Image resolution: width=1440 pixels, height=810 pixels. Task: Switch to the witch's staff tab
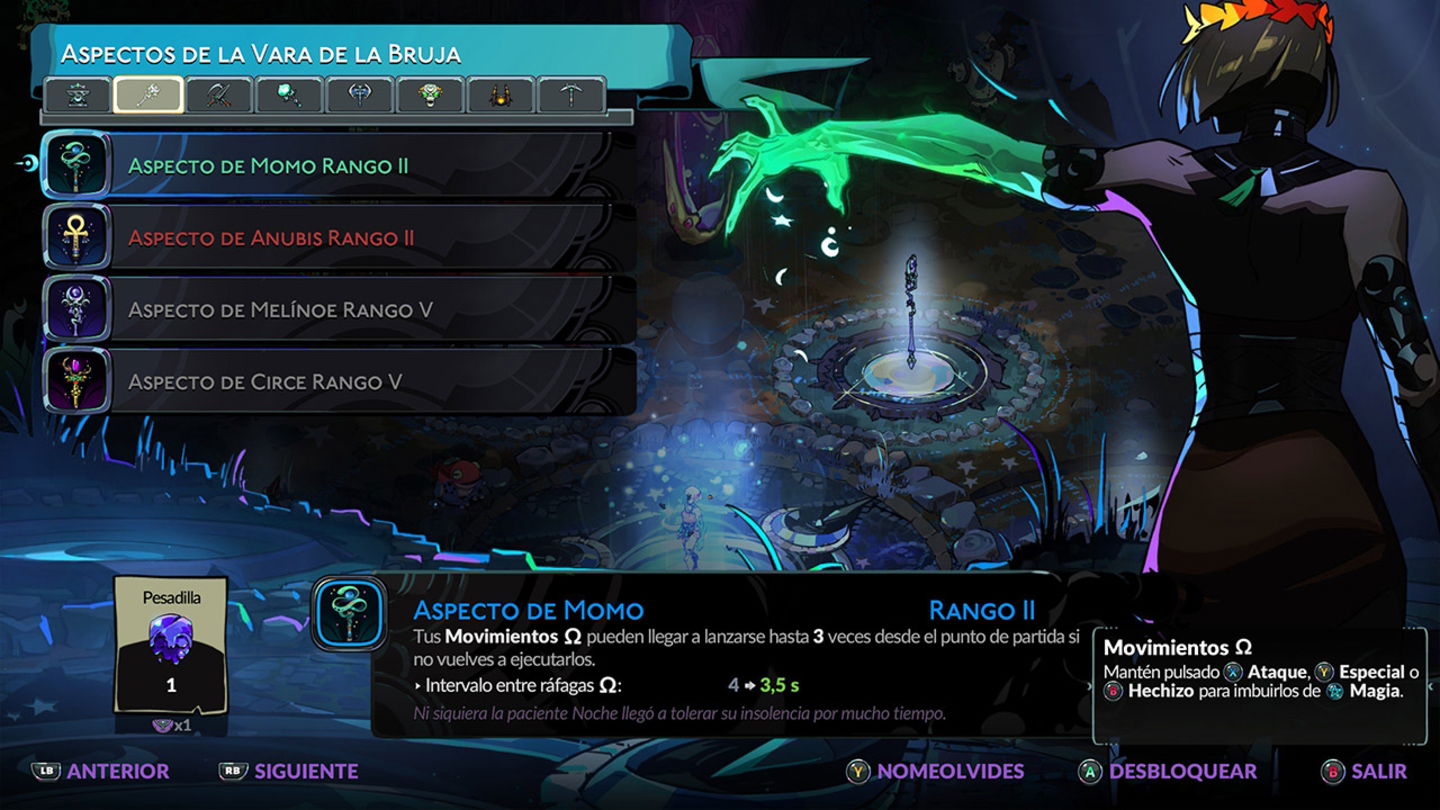pos(149,94)
